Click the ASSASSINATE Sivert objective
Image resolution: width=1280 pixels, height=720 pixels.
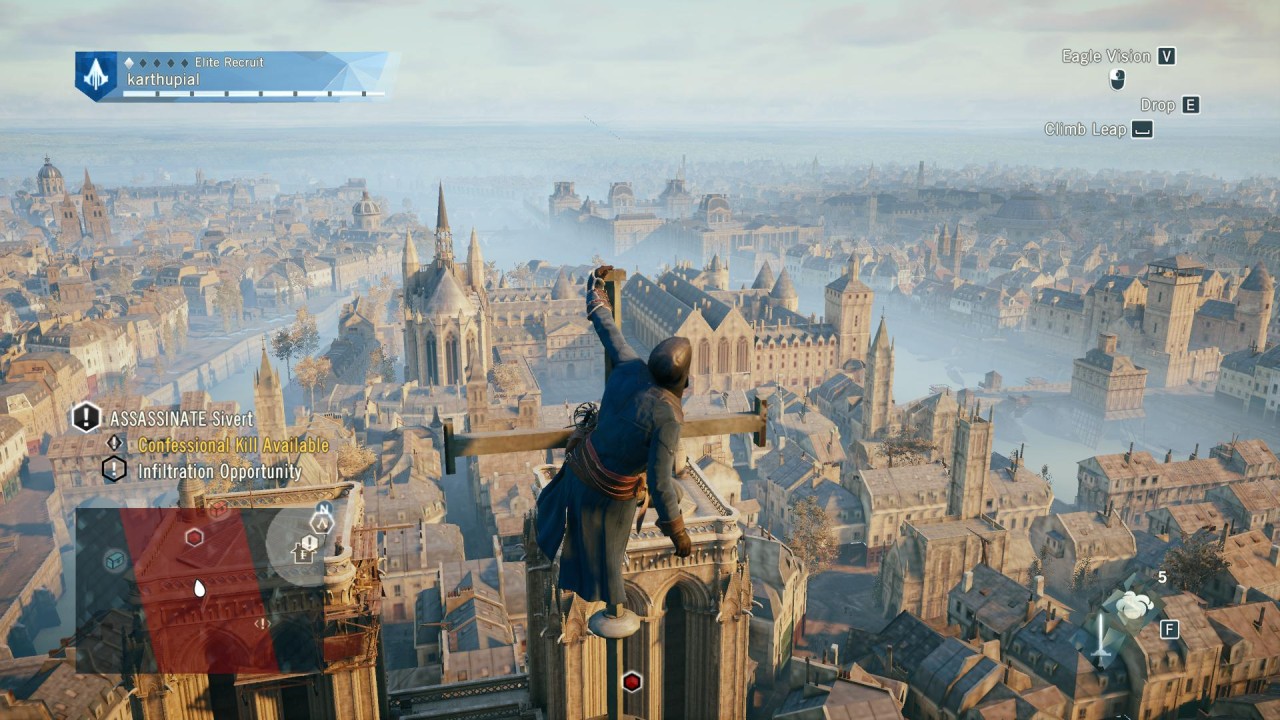(181, 418)
